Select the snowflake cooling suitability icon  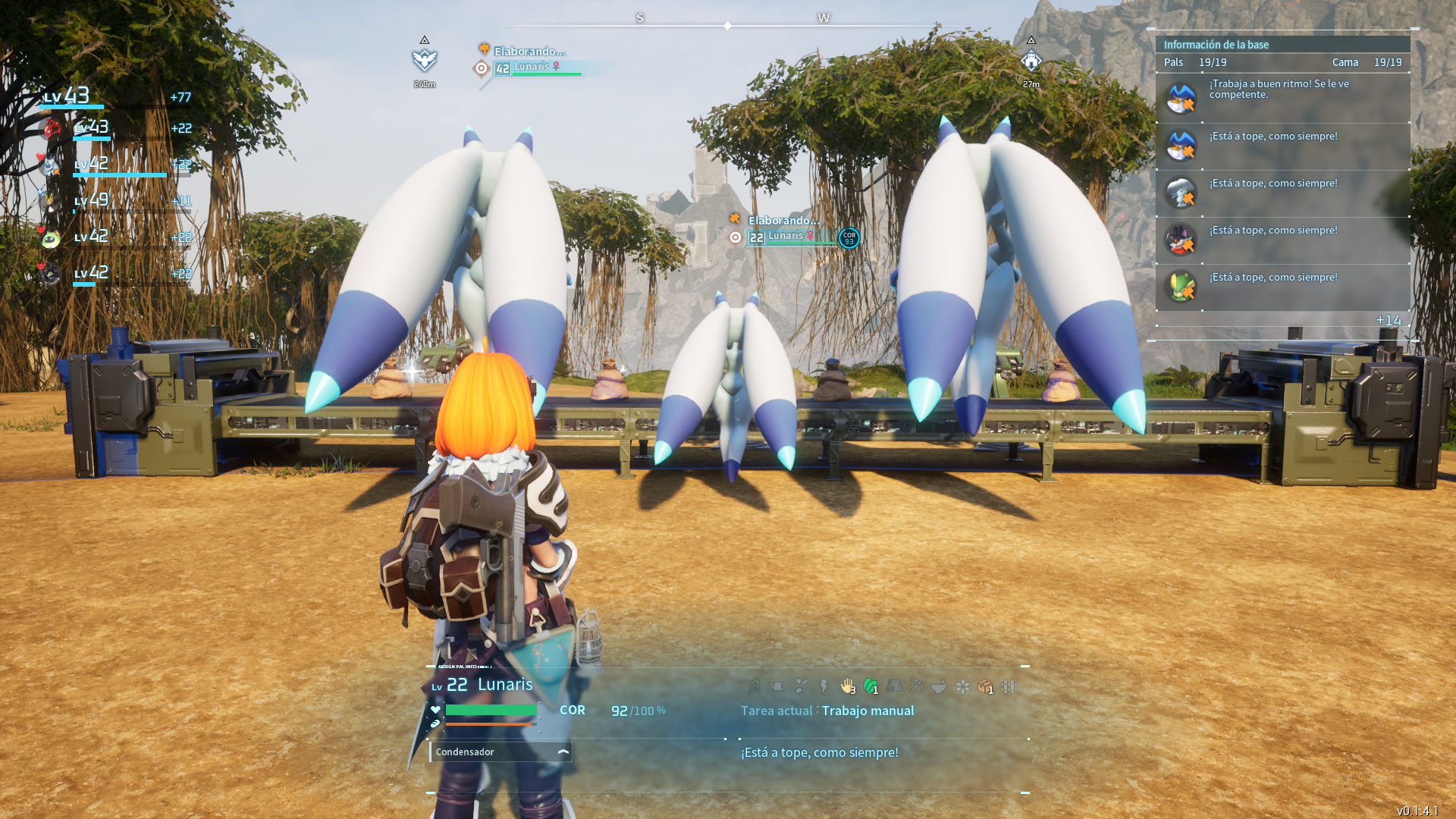[x=962, y=686]
